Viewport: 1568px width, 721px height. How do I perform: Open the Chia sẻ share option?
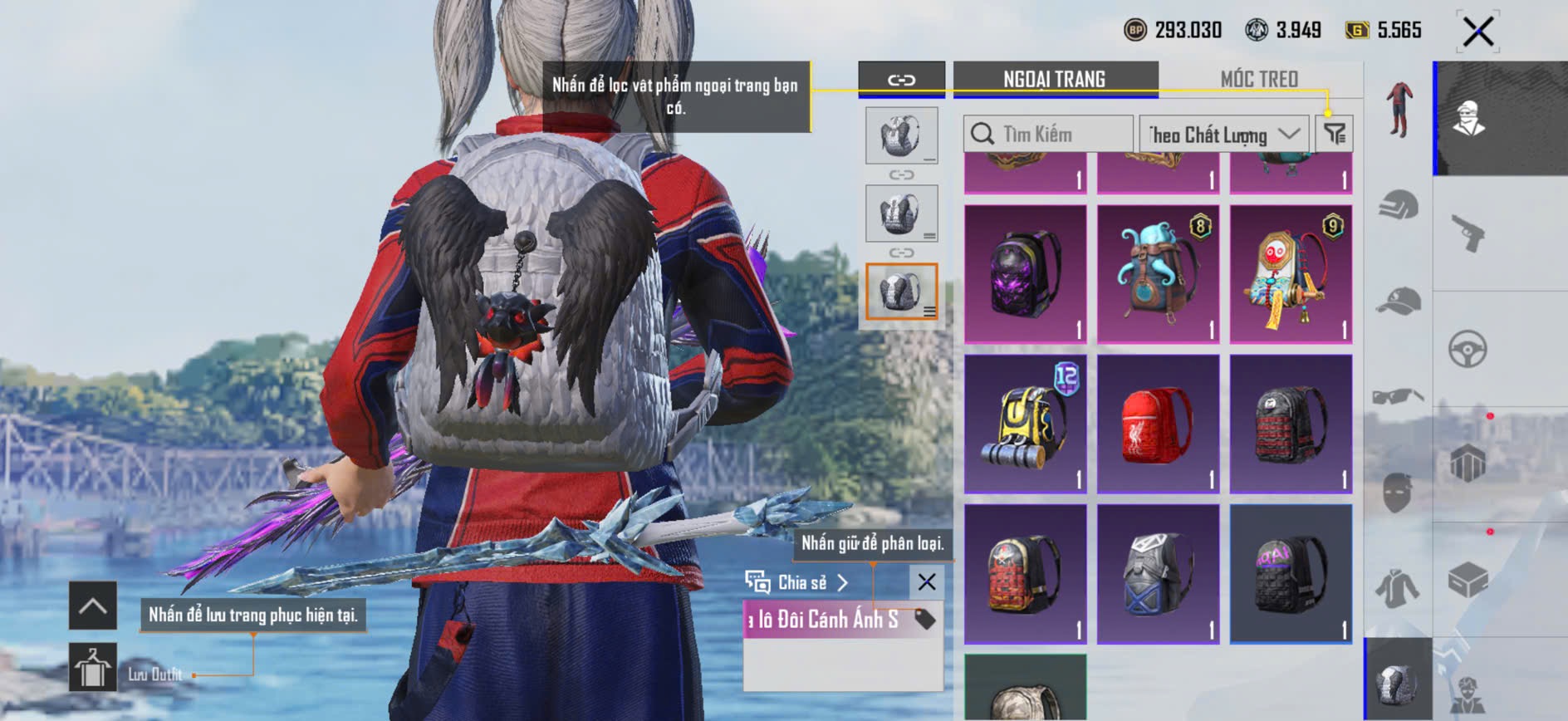(x=797, y=582)
